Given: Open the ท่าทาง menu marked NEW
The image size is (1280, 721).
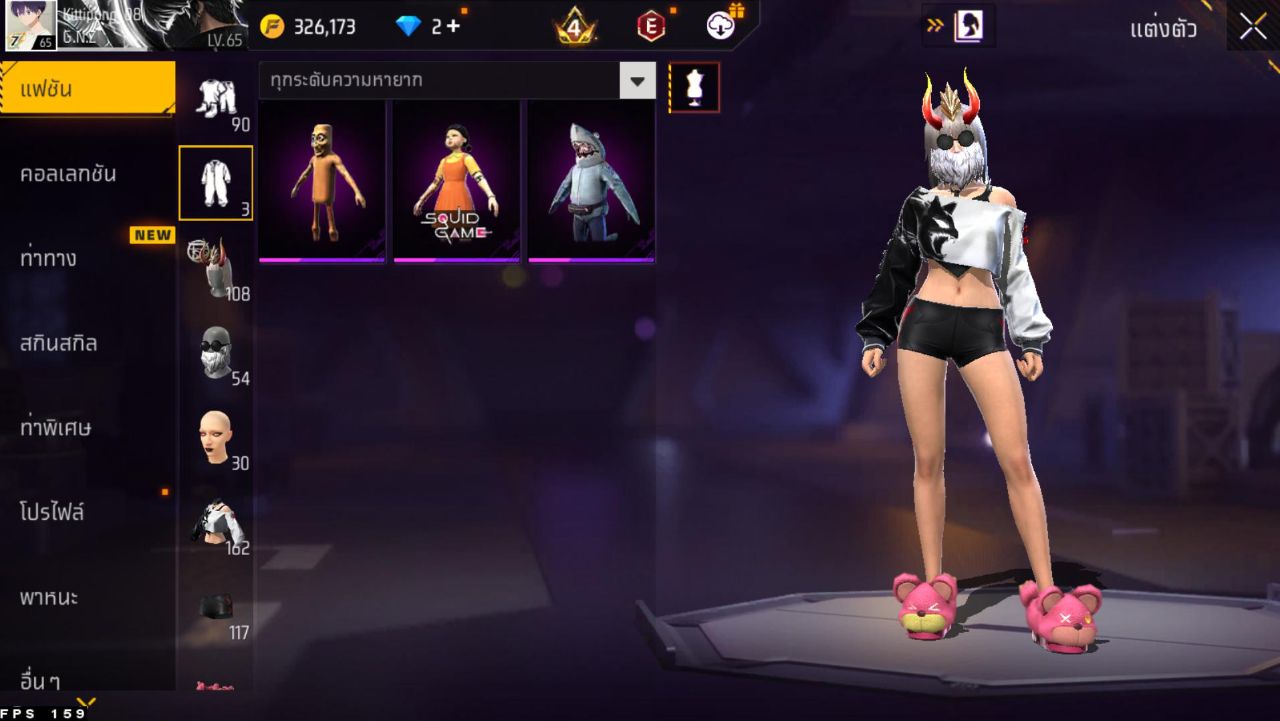Looking at the screenshot, I should tap(88, 258).
